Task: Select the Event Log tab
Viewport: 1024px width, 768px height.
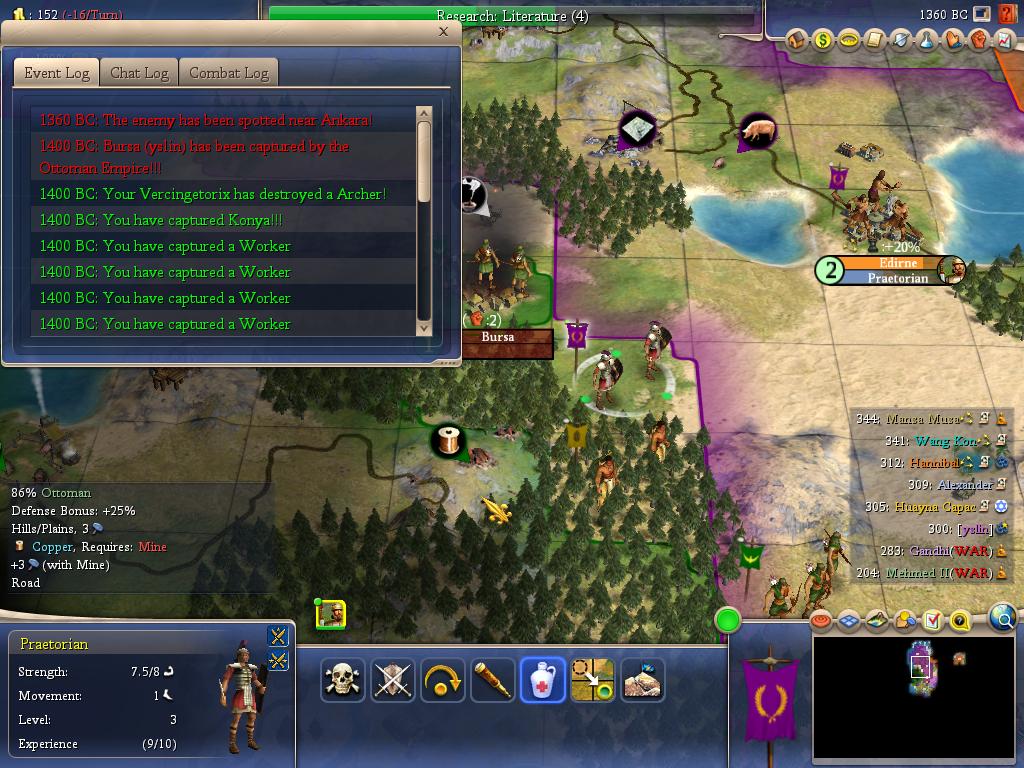Action: 57,73
